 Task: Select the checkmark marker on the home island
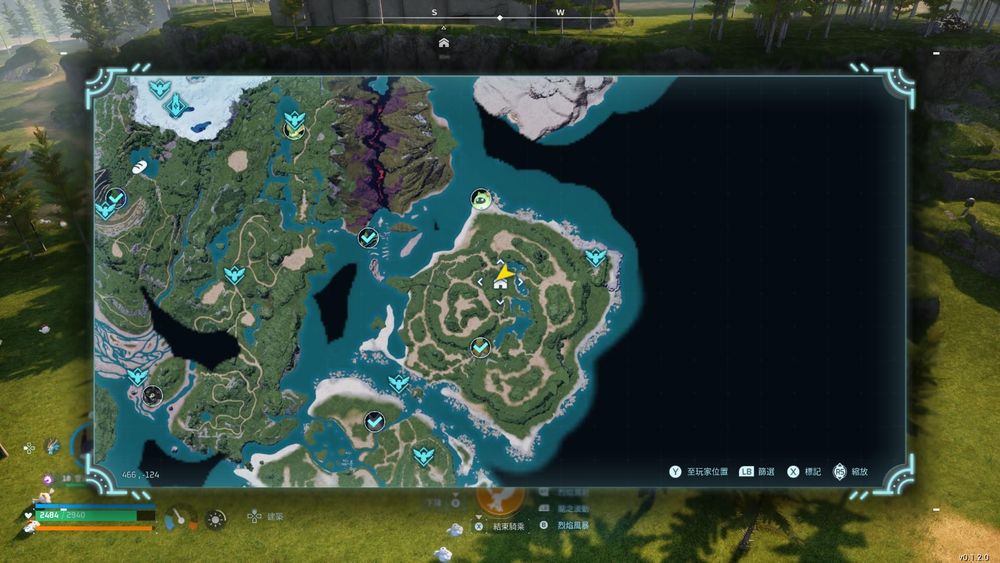click(x=480, y=347)
